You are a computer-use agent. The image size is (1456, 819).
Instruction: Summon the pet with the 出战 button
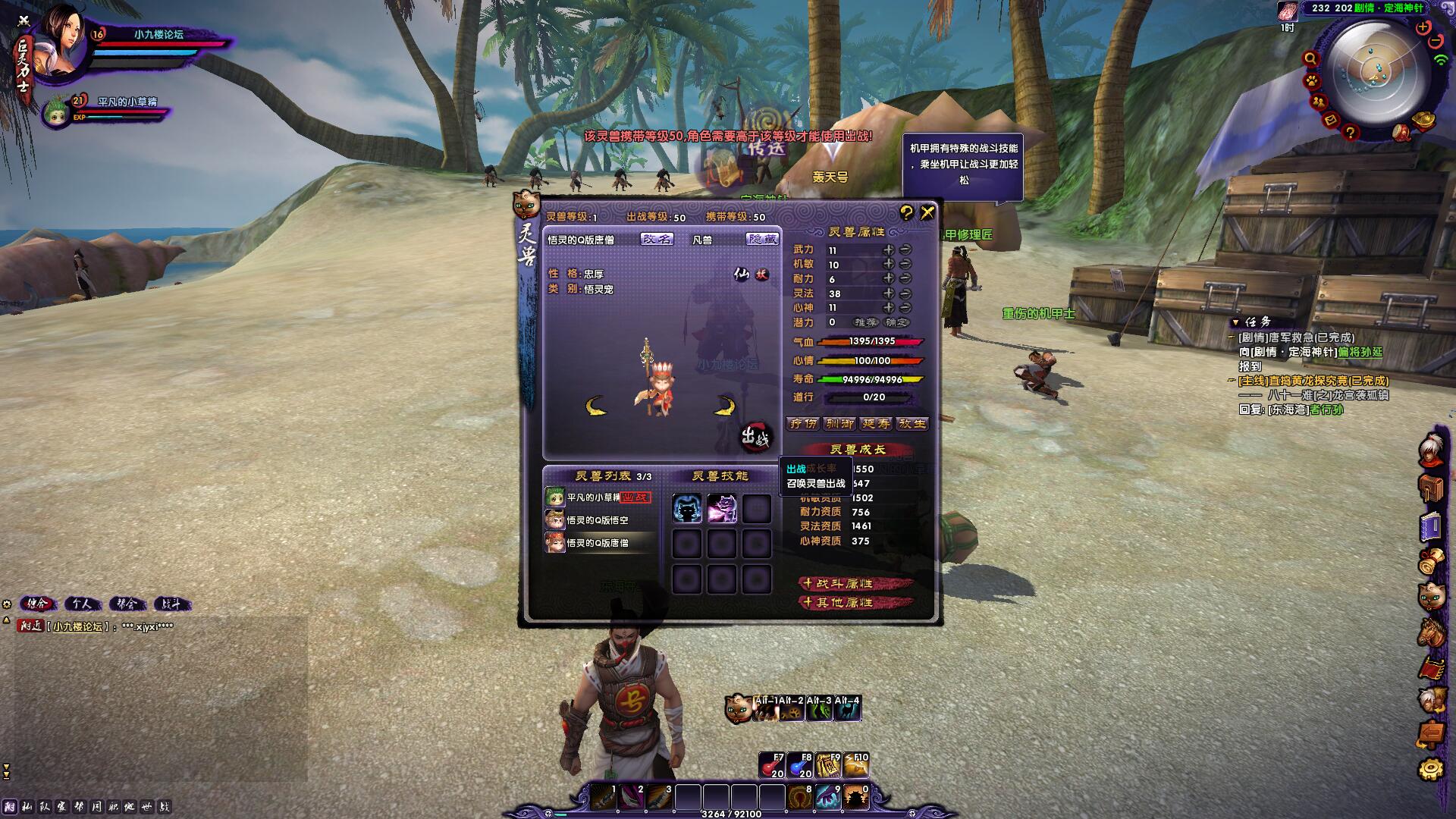755,438
